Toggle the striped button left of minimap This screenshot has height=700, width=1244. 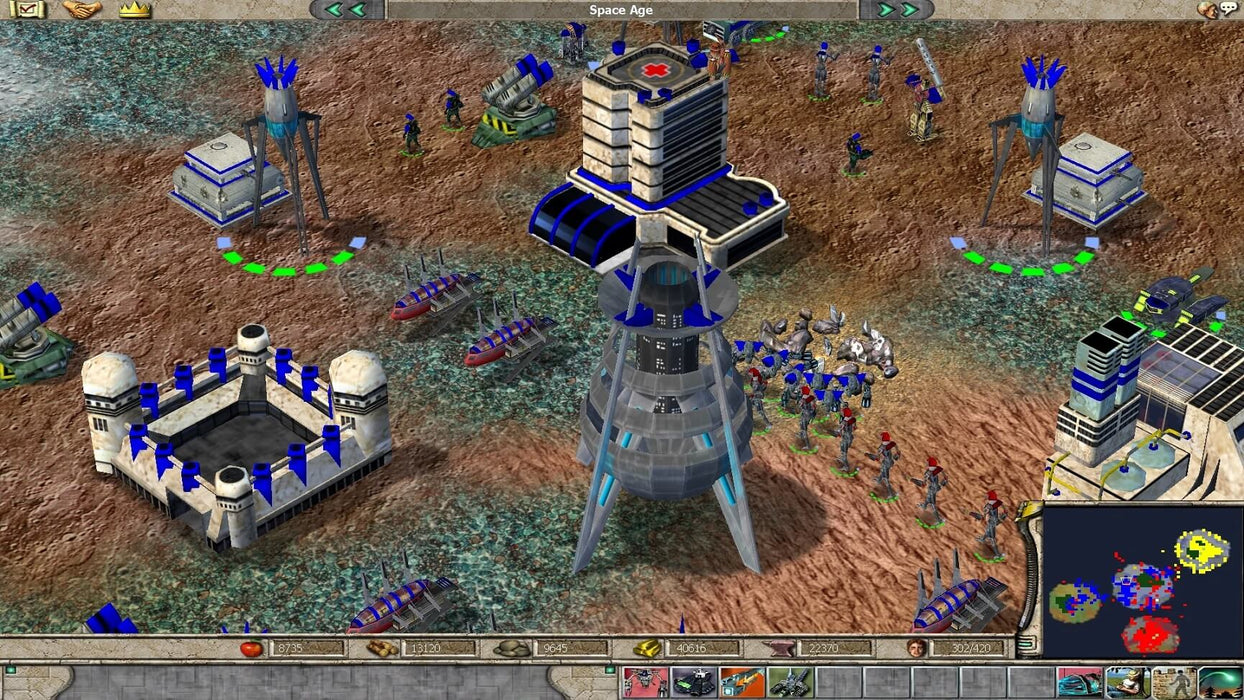click(1024, 643)
